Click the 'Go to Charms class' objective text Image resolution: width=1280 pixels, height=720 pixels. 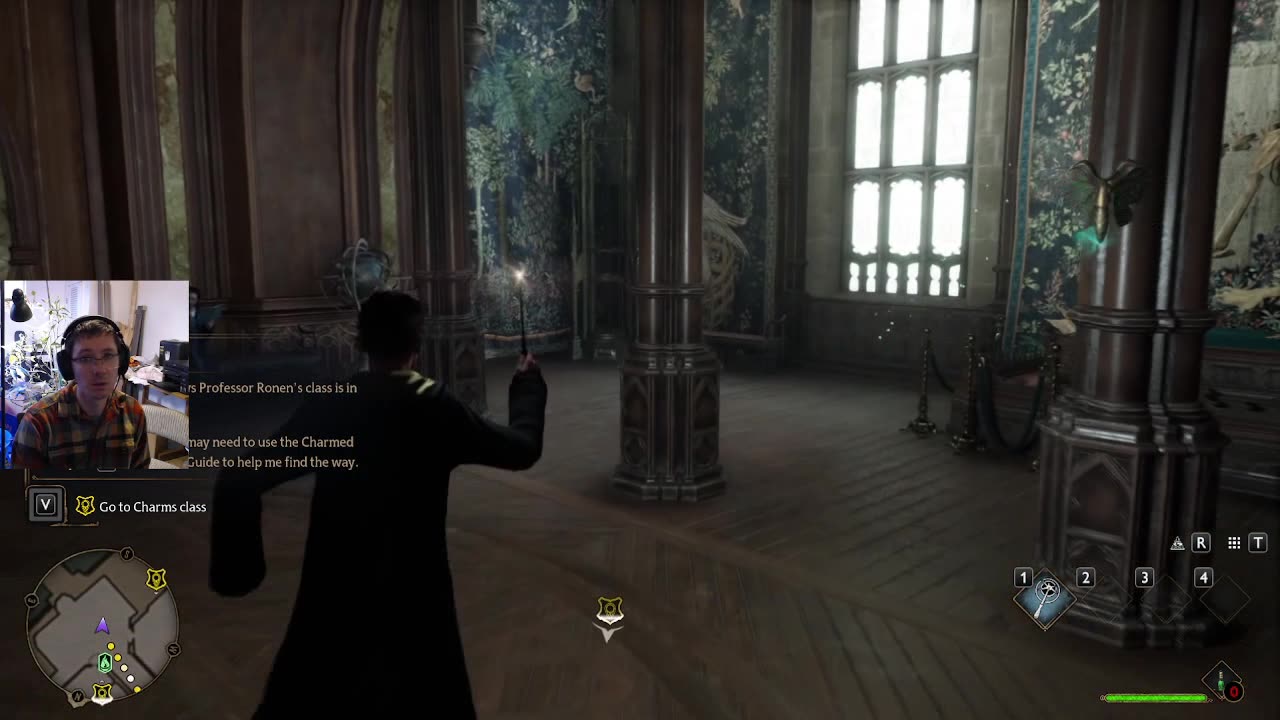pos(151,507)
